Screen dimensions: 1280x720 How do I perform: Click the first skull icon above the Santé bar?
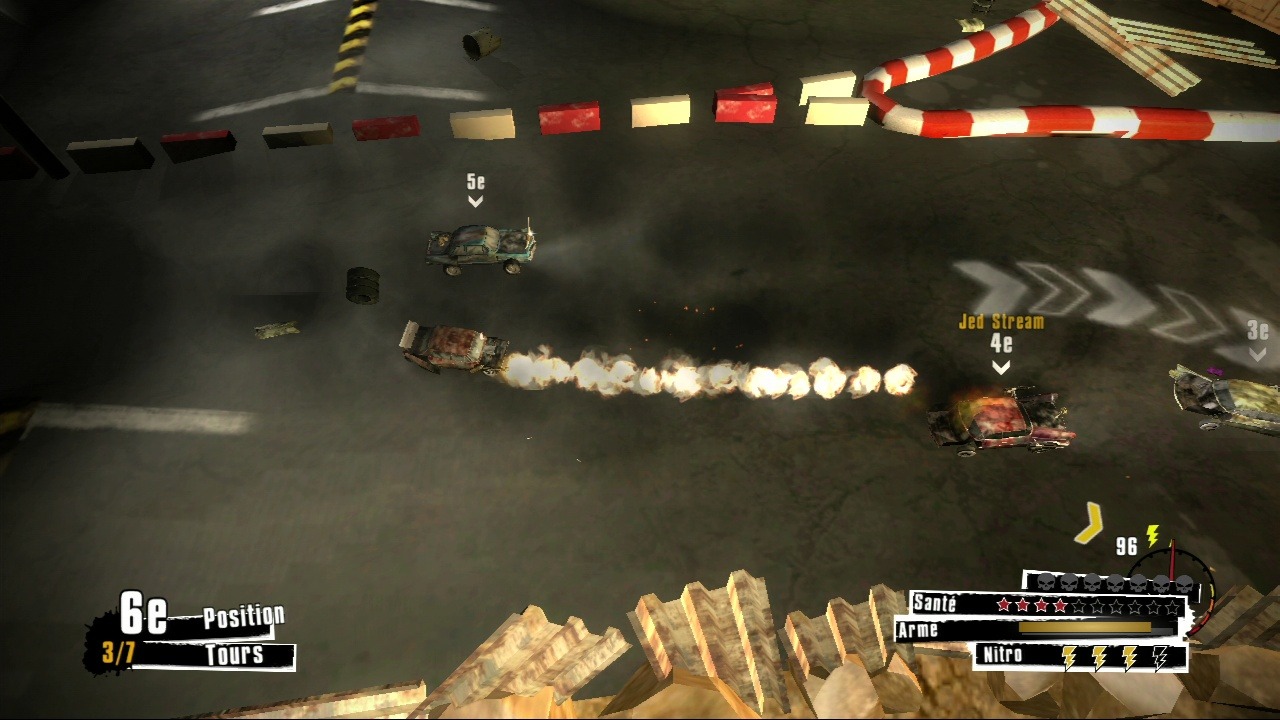1045,583
